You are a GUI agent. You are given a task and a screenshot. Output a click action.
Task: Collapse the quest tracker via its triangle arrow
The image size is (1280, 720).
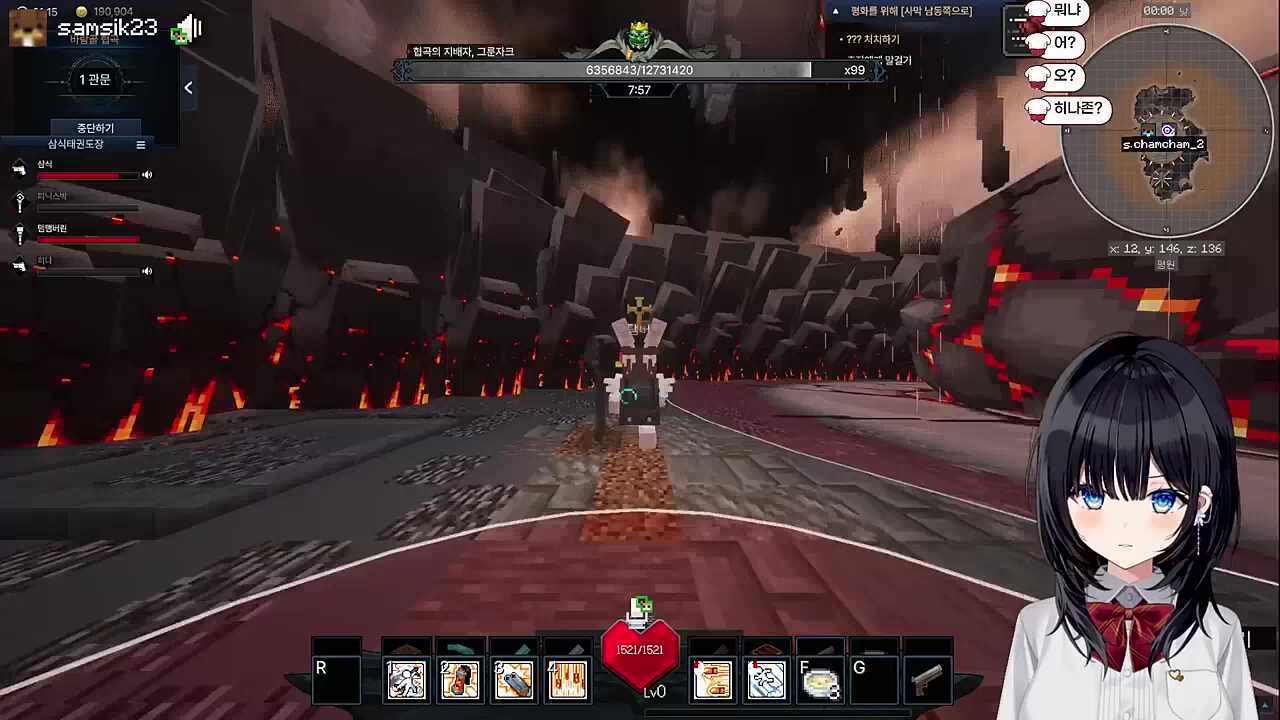pyautogui.click(x=836, y=11)
